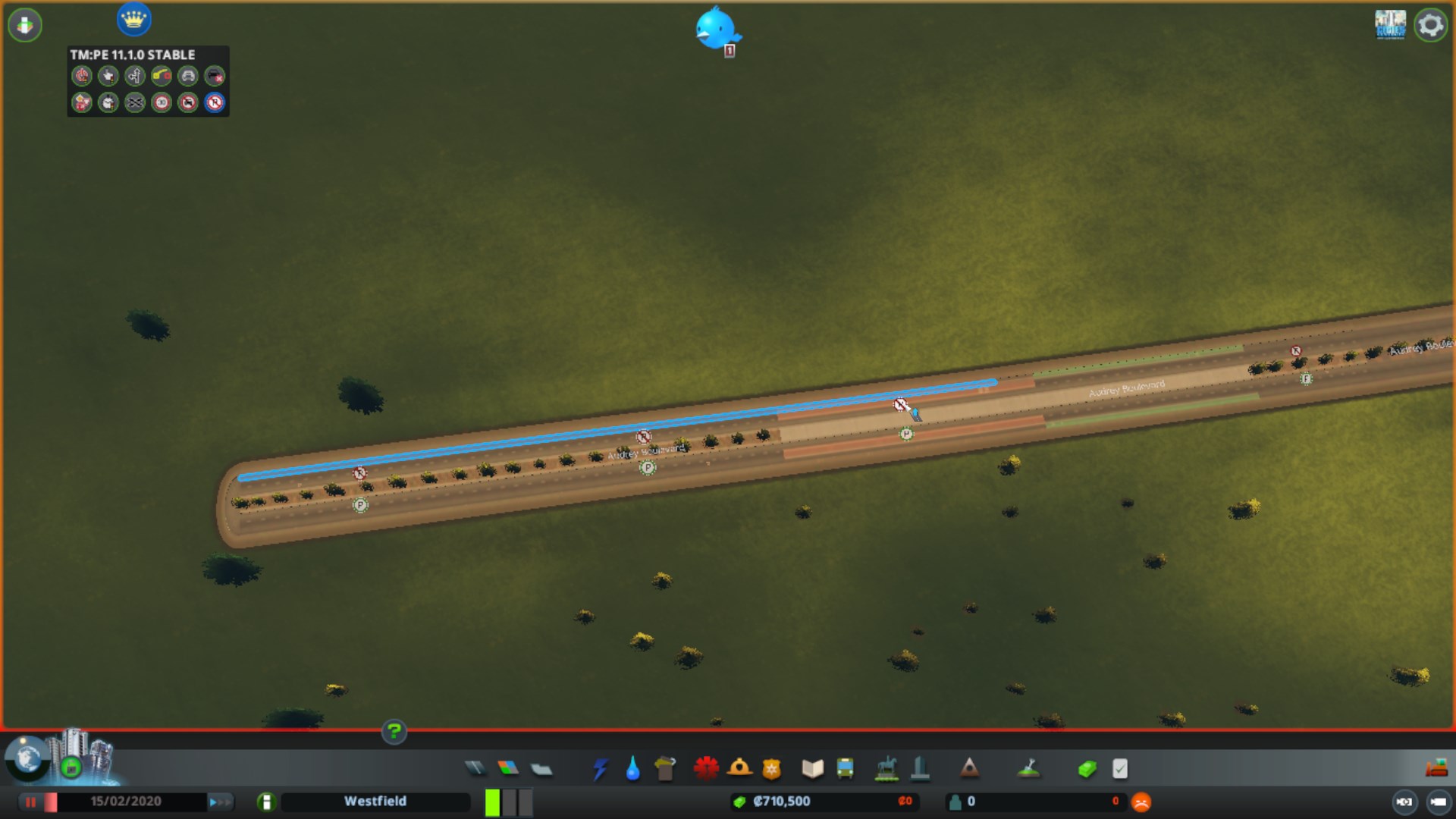This screenshot has width=1456, height=819.
Task: Open the Lane Connector tool in TM:PE
Action: (135, 103)
